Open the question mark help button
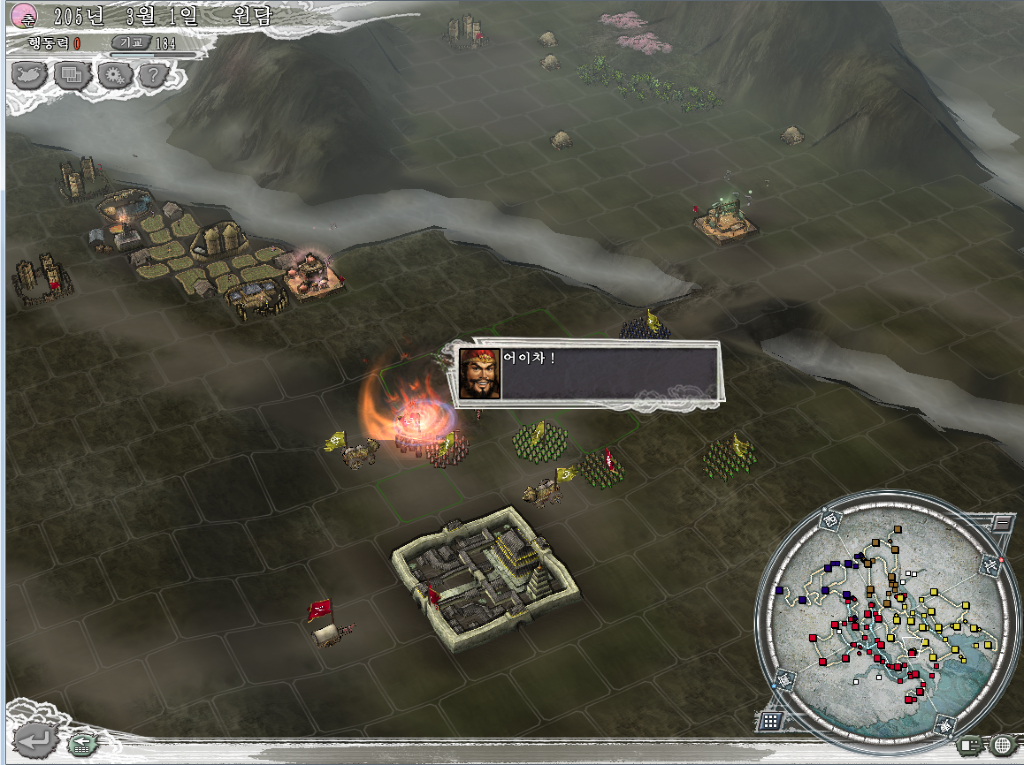 pos(153,75)
